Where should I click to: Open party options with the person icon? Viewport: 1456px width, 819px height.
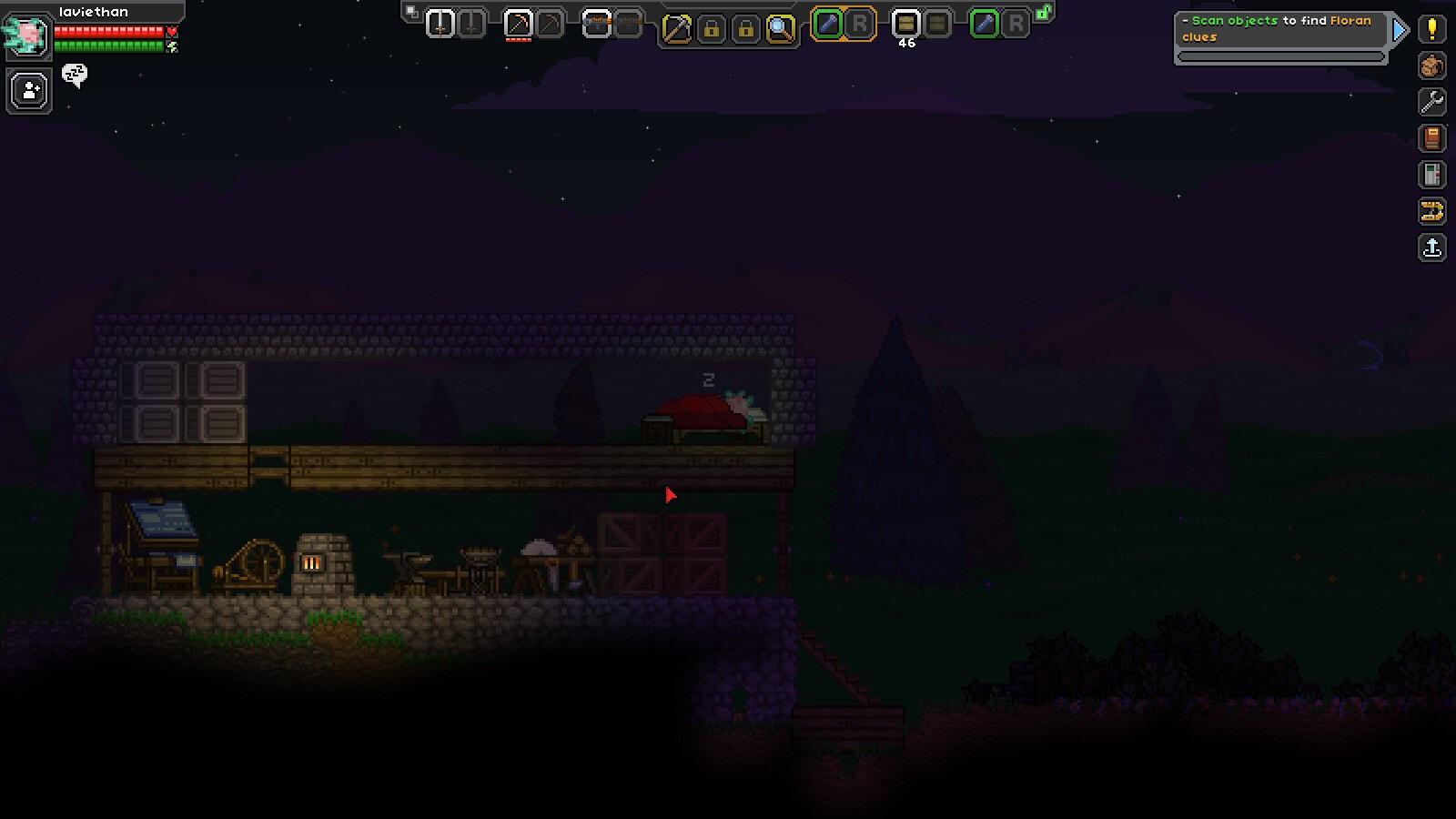pyautogui.click(x=27, y=90)
